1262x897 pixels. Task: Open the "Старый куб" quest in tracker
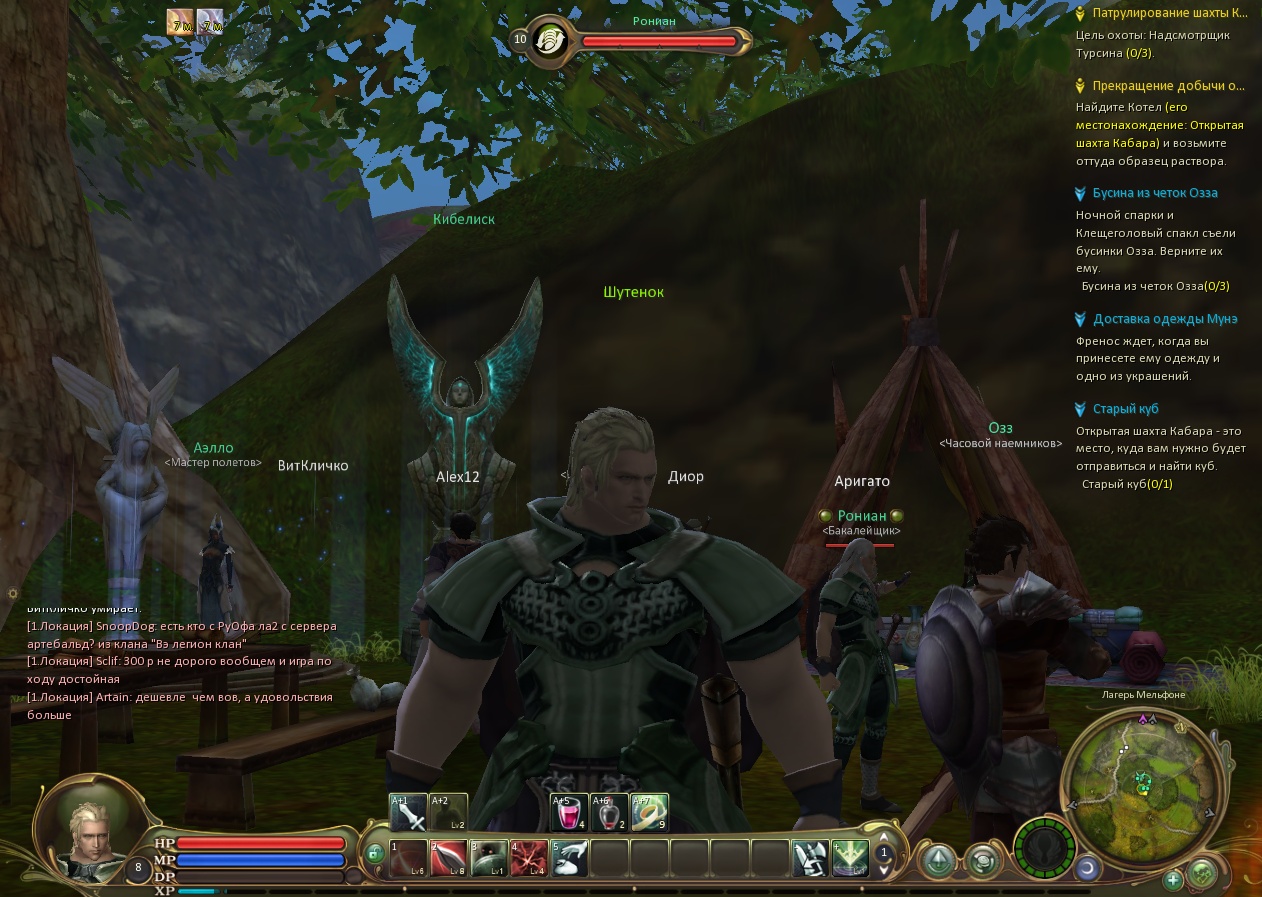tap(1126, 409)
